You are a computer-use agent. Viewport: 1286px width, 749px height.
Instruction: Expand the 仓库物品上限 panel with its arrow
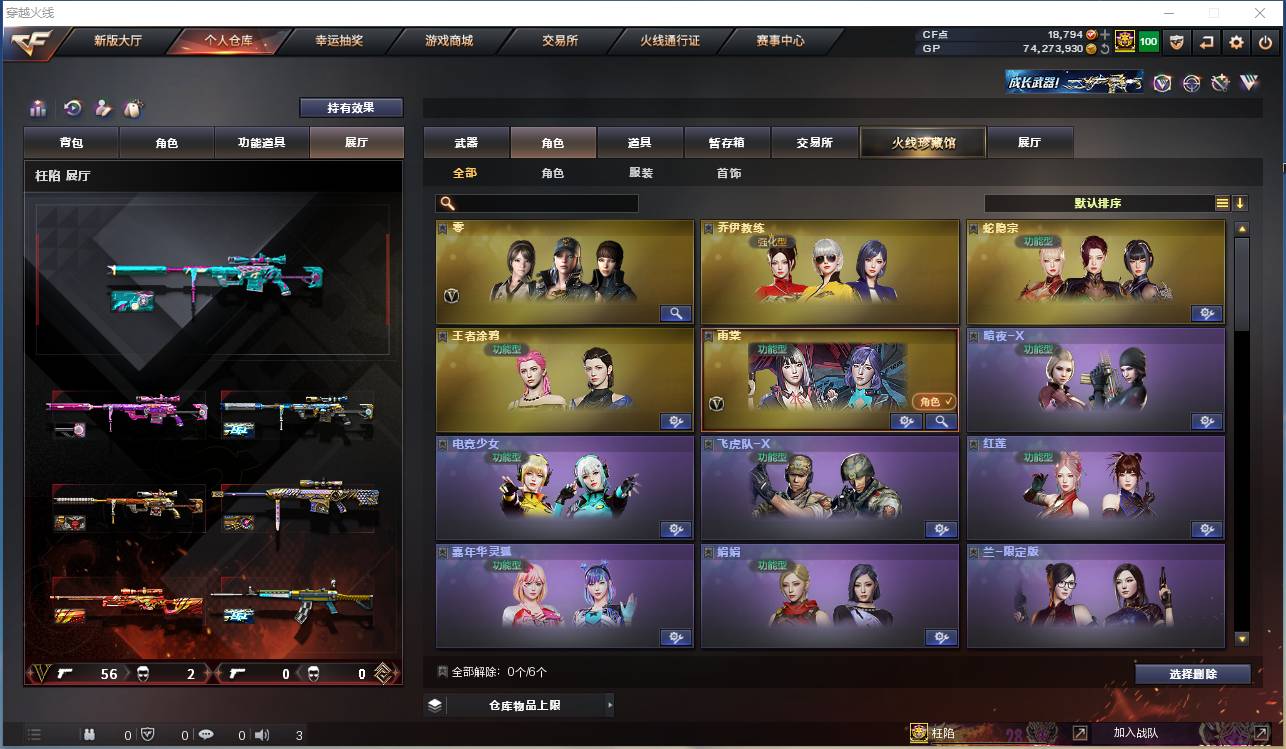tap(611, 705)
